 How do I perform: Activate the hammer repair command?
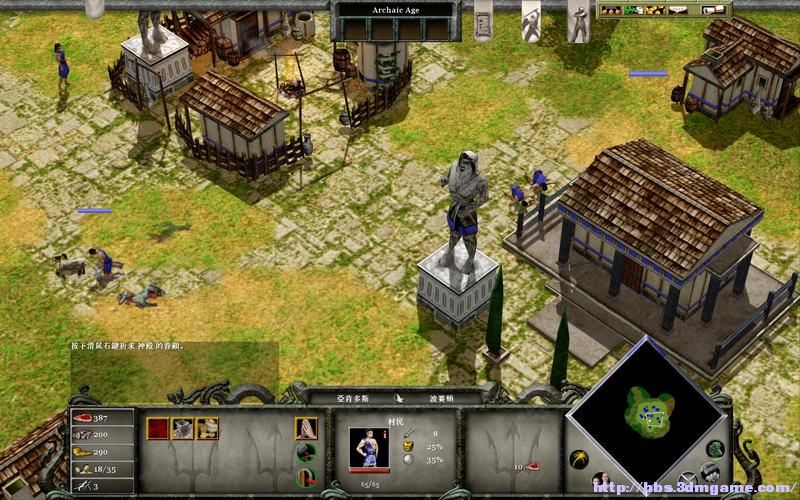(x=306, y=453)
